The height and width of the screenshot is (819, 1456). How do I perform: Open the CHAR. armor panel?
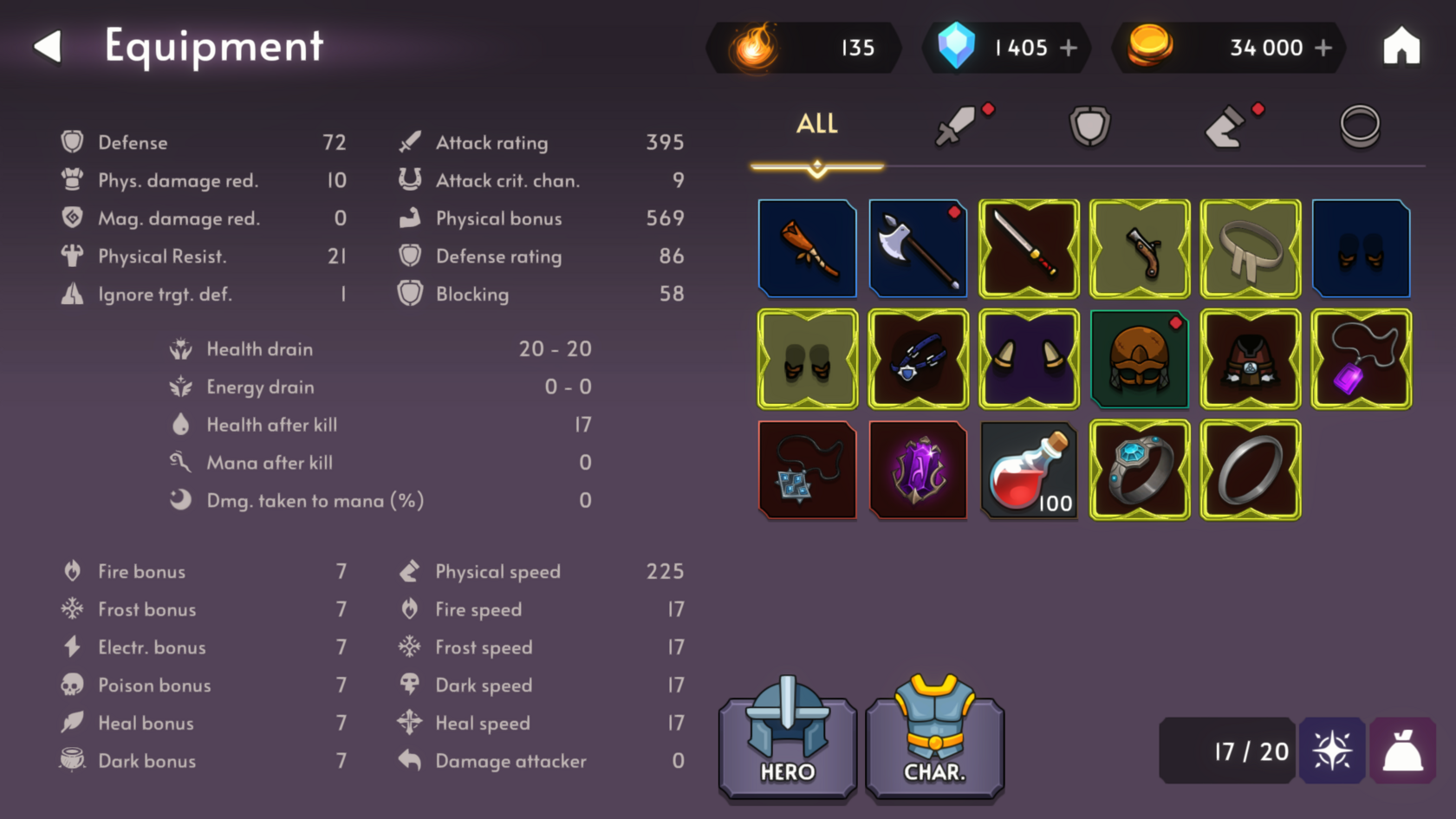(934, 741)
